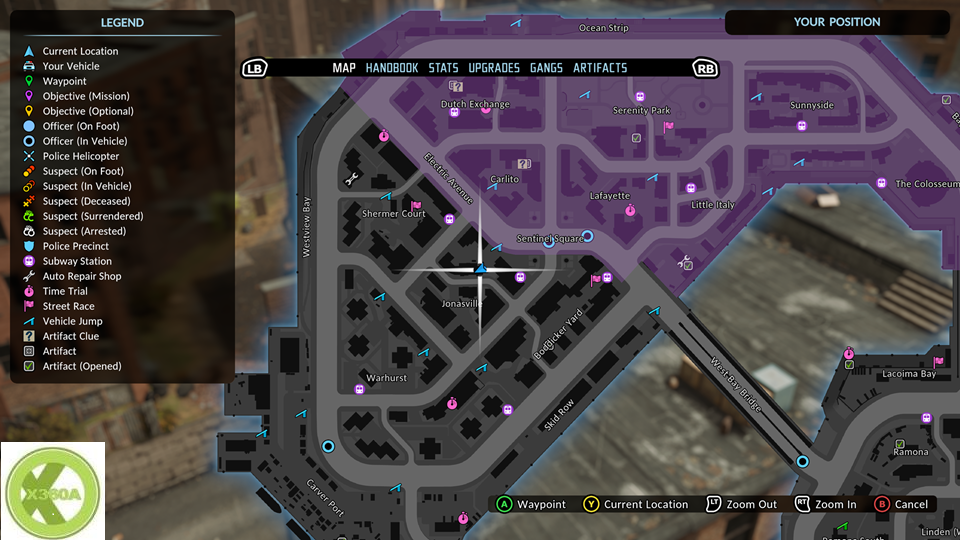Click the Street Race flag at Lacoima Bay

(x=938, y=362)
